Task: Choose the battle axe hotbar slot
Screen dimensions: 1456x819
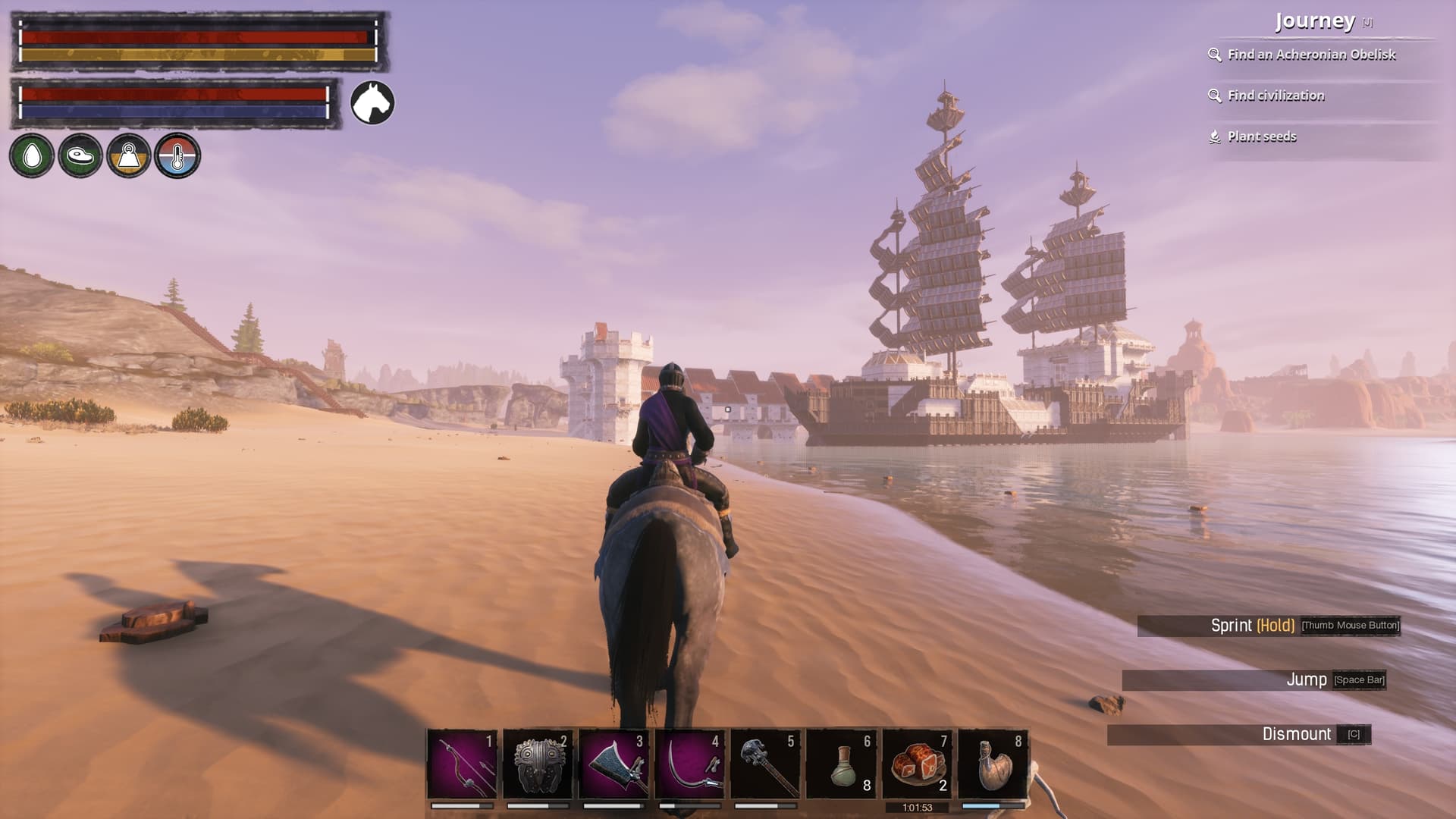Action: tap(613, 764)
